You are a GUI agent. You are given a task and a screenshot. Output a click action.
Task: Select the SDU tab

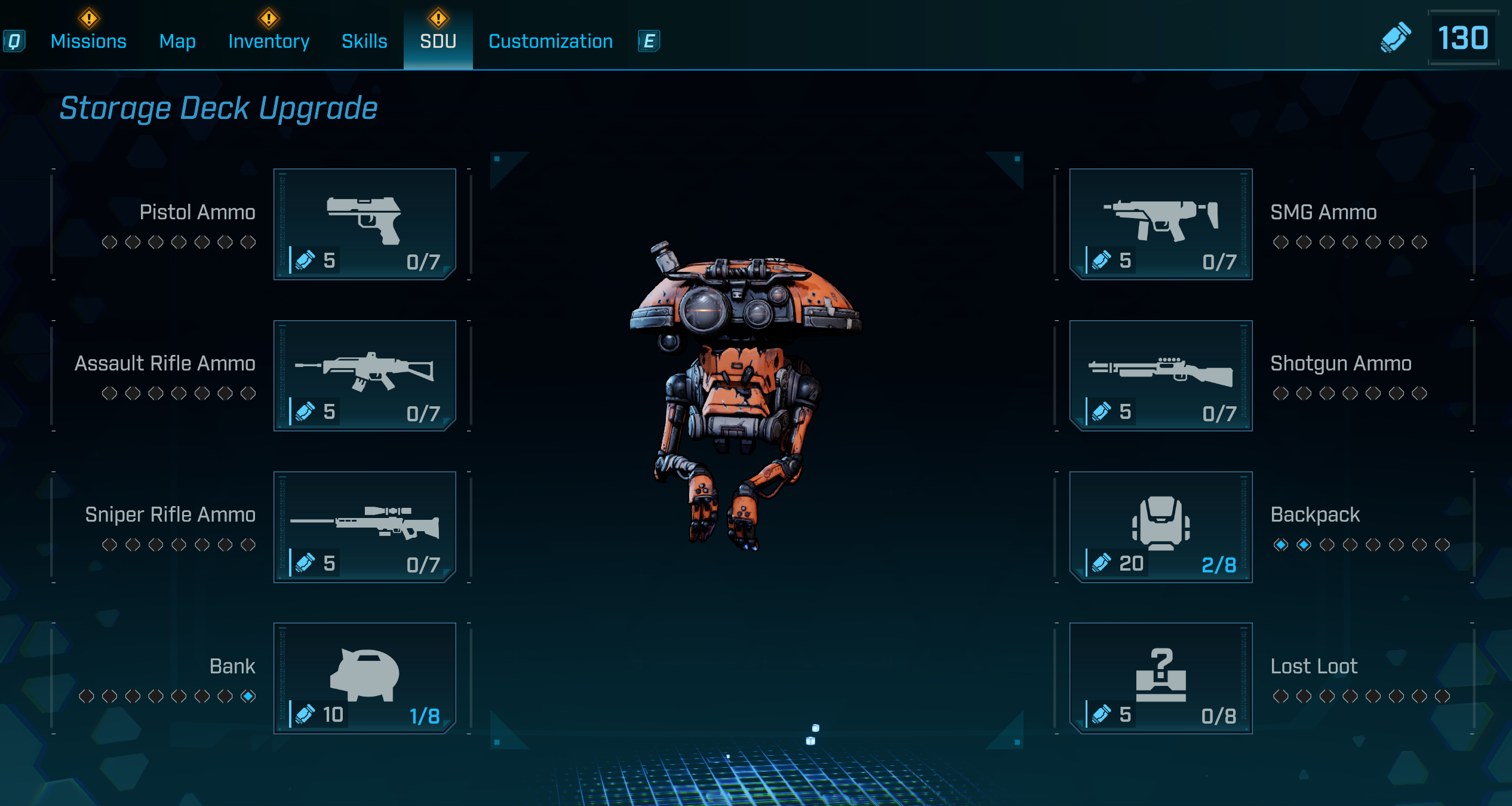[438, 41]
